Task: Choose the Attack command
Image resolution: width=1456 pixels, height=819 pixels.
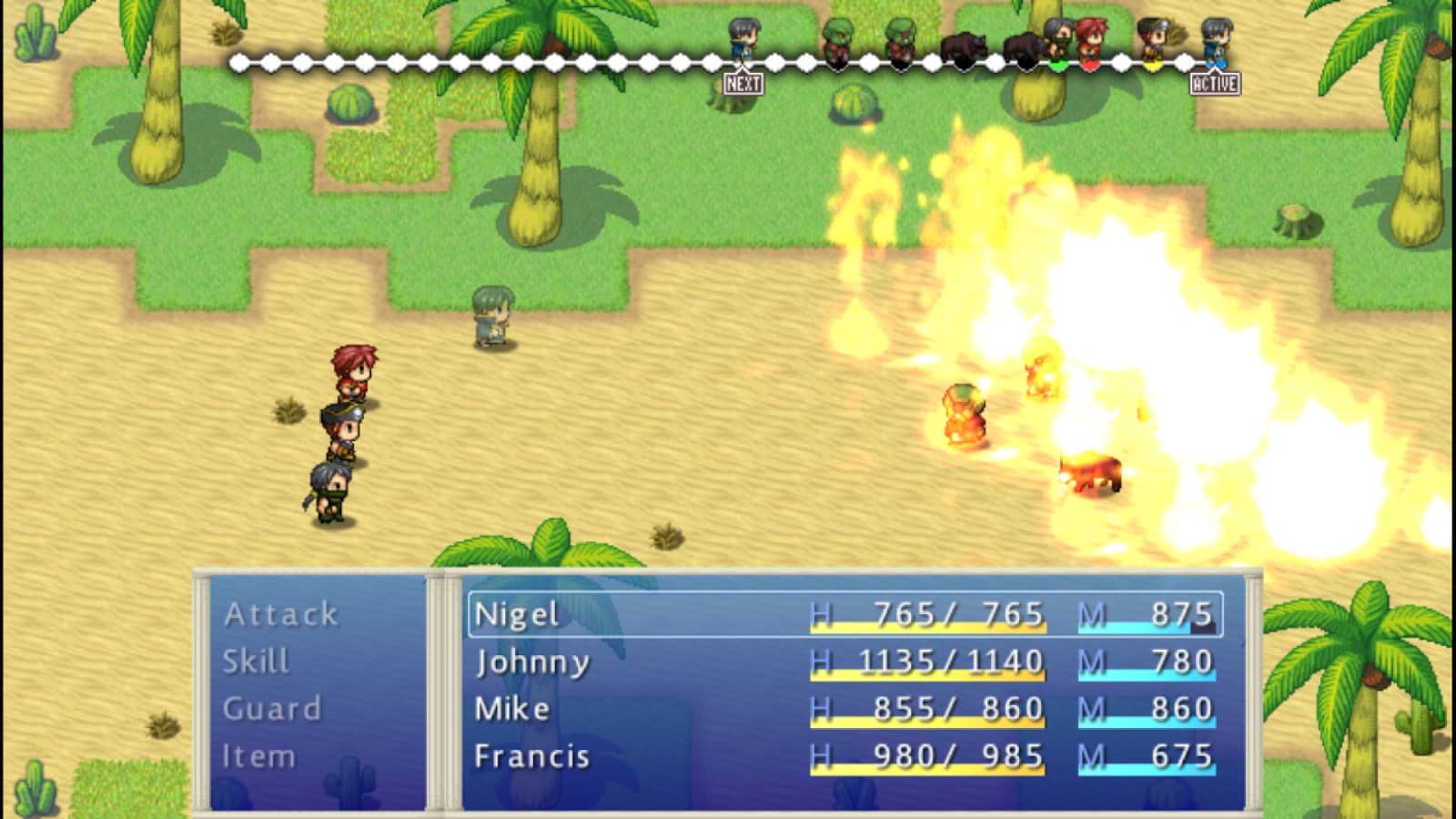Action: tap(281, 614)
